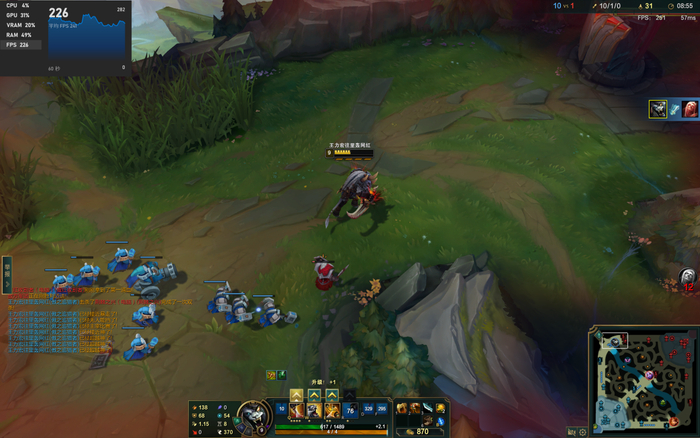700x438 pixels.
Task: Click the gear settings button beside minimap
Action: [x=583, y=431]
